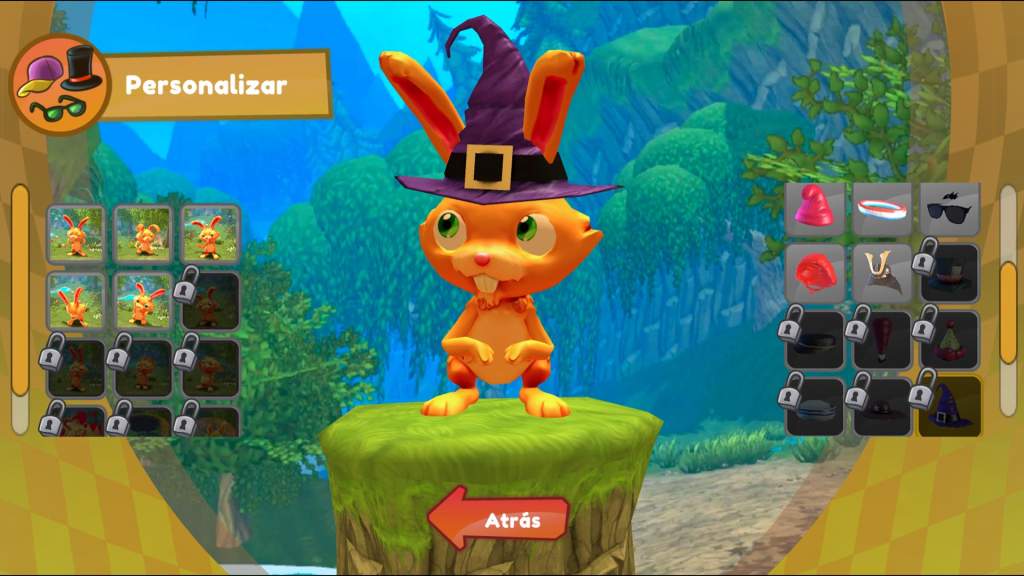The width and height of the screenshot is (1024, 576).
Task: Choose the first bunny skin thumbnail
Action: pyautogui.click(x=76, y=233)
